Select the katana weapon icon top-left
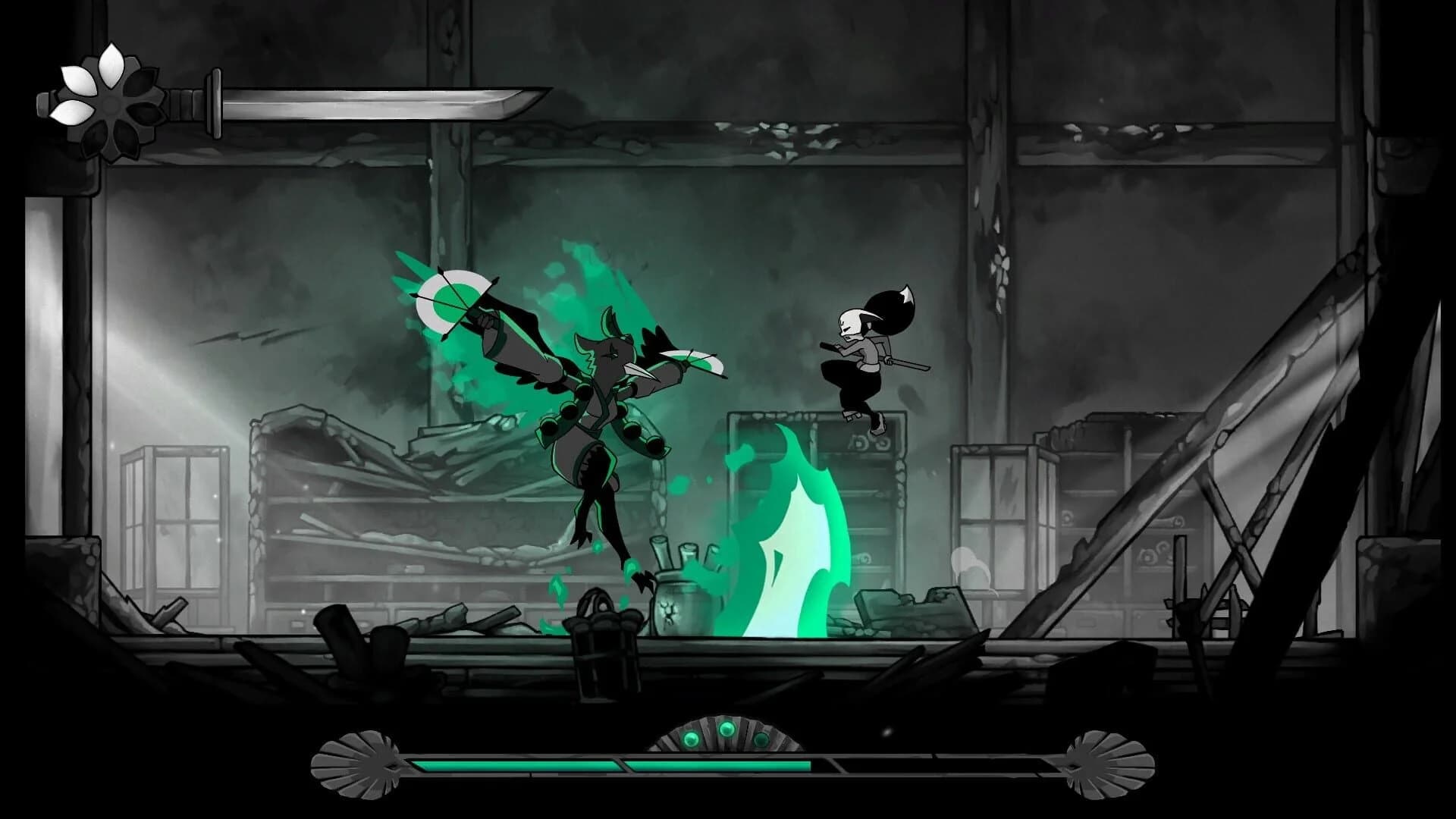The width and height of the screenshot is (1456, 819). click(341, 102)
